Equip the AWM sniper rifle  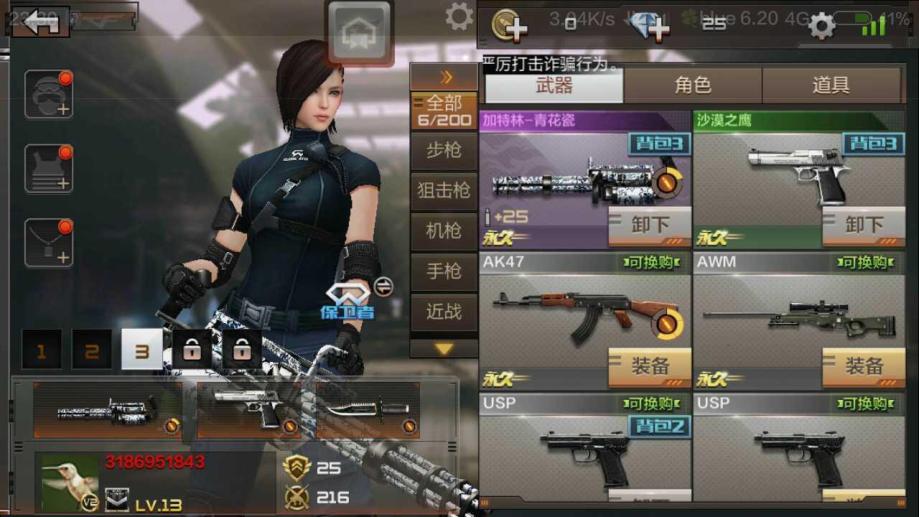click(x=864, y=367)
